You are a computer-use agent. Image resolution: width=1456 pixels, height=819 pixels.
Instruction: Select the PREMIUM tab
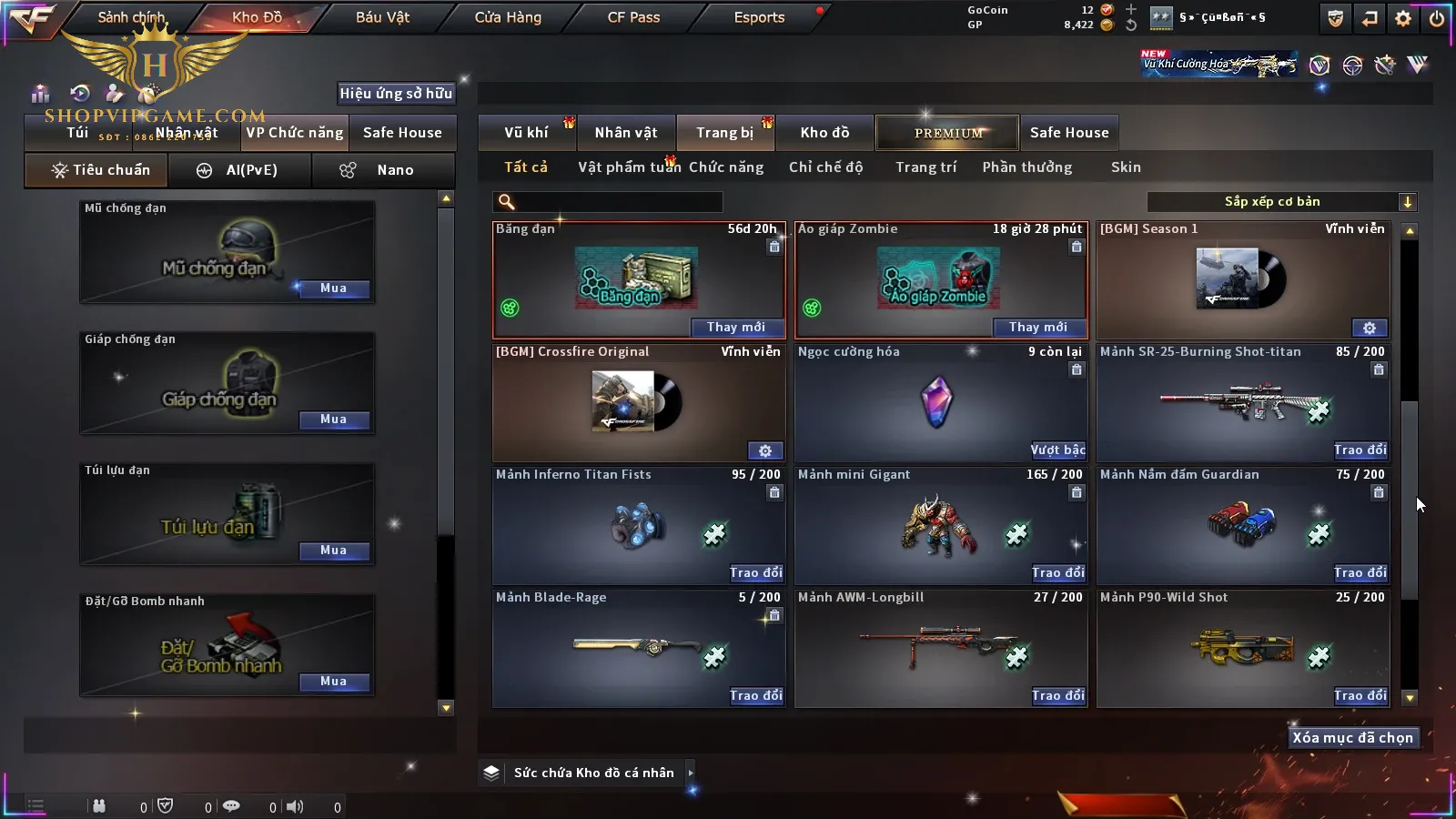[x=948, y=133]
